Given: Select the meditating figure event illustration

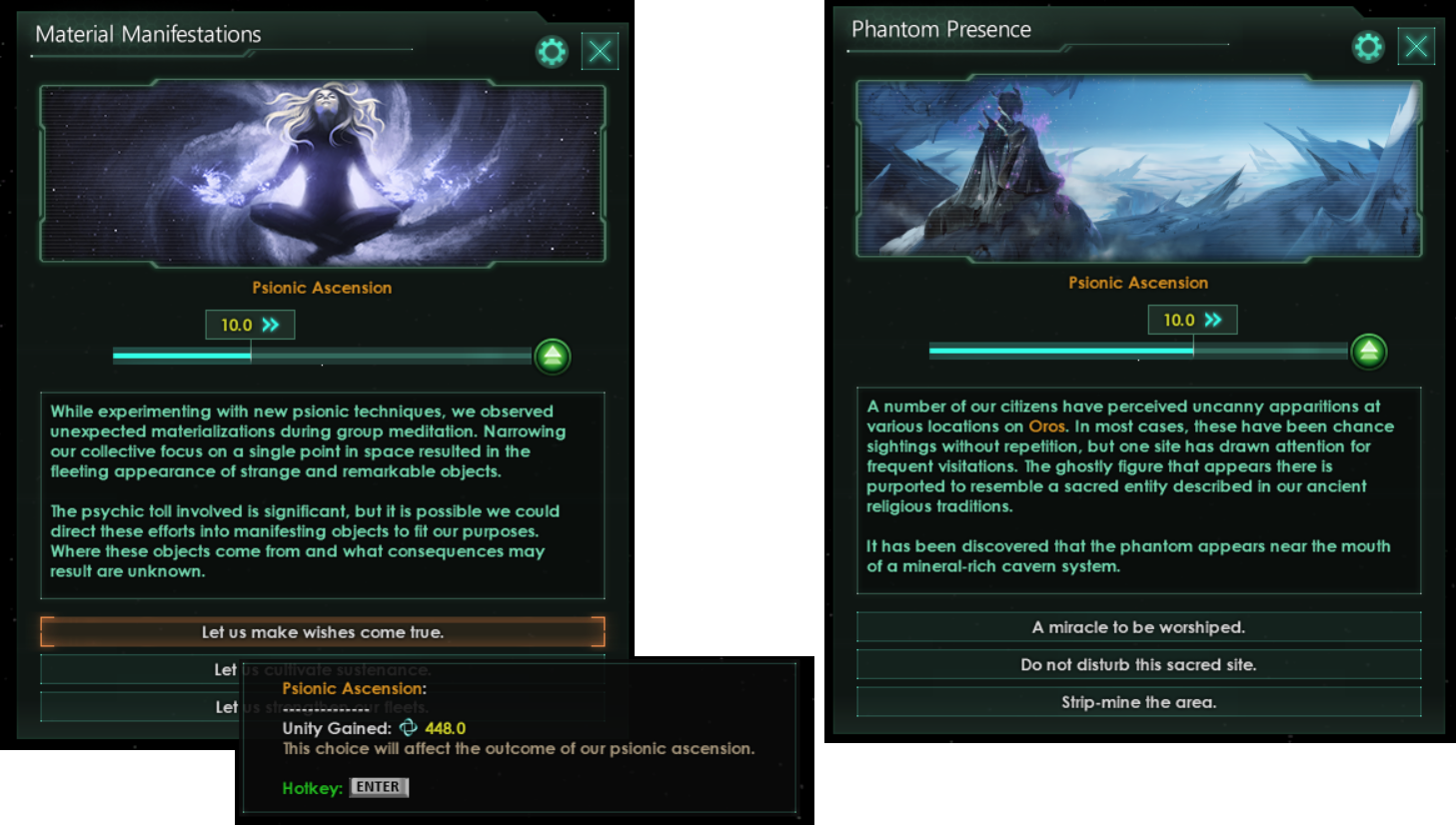Looking at the screenshot, I should coord(322,172).
